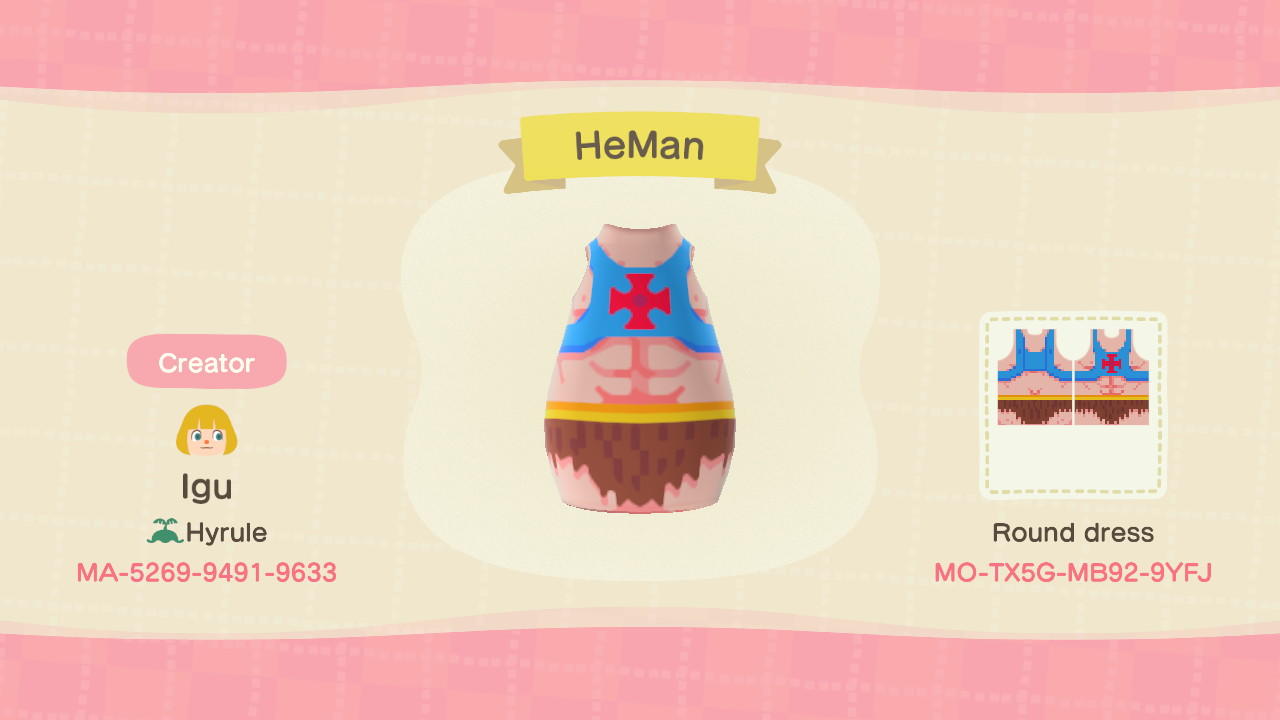Click the design code MO-TX5G-MB92-9YFJ
Viewport: 1280px width, 720px height.
(x=1074, y=572)
